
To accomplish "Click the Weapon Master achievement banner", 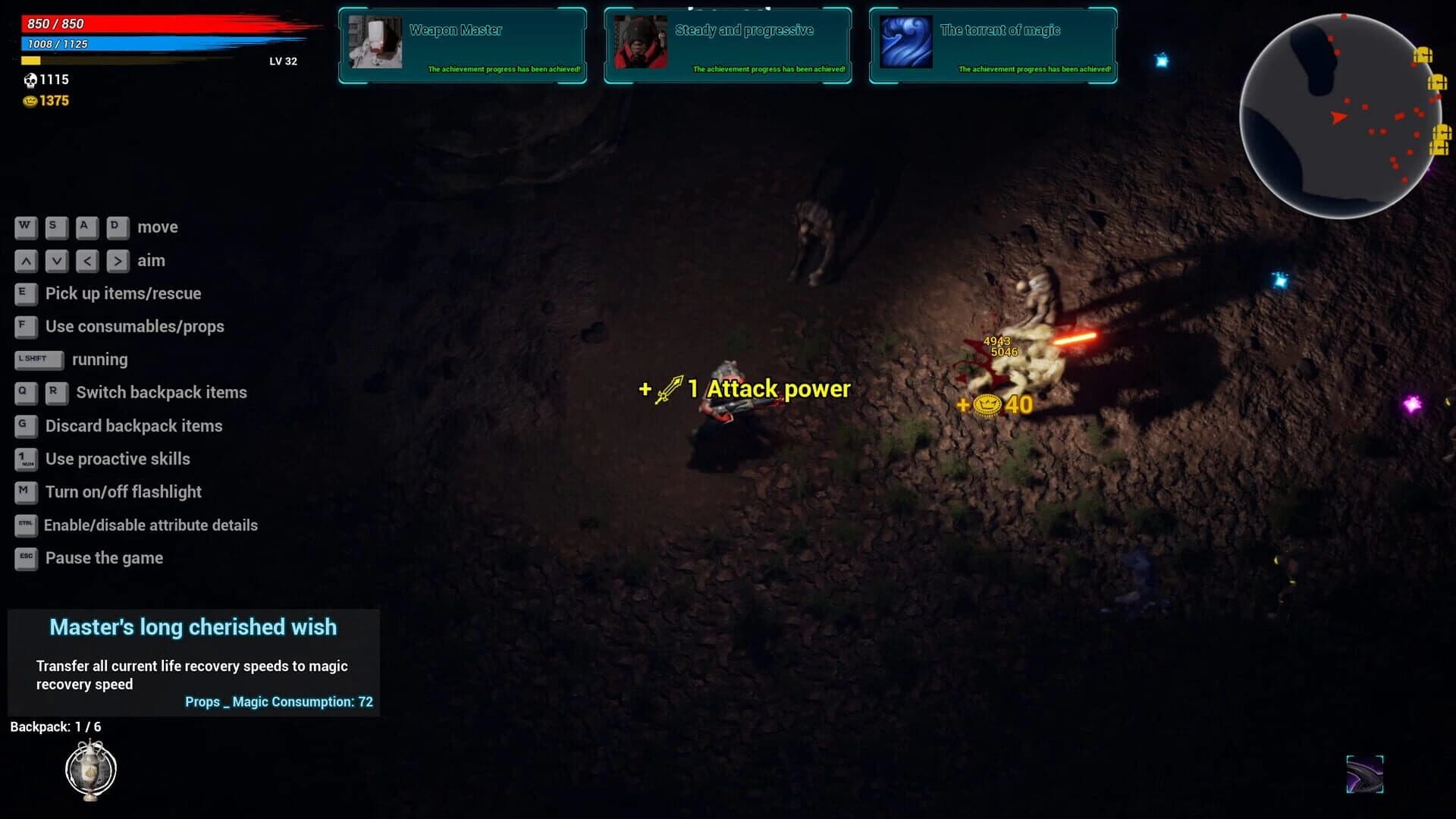I will [x=462, y=44].
